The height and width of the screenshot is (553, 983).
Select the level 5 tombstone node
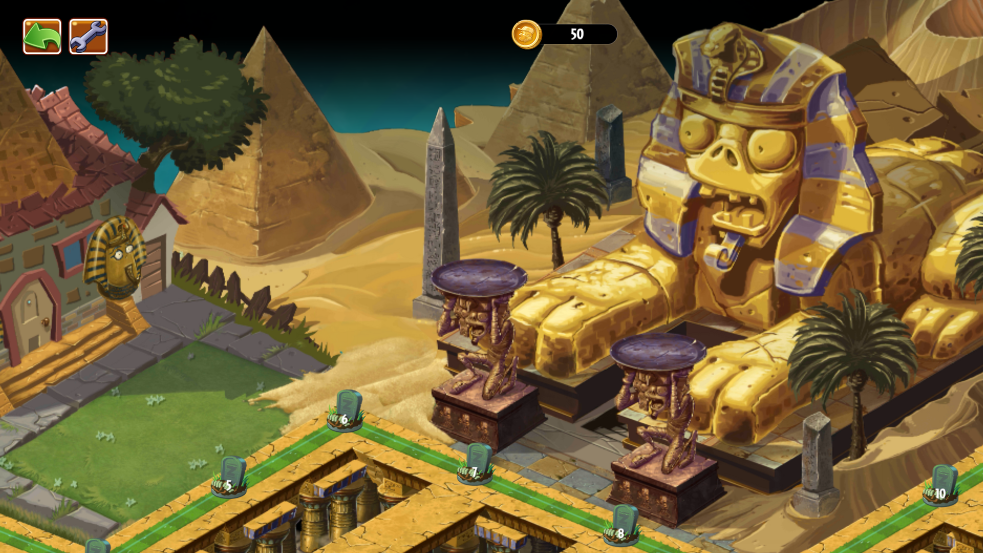pos(231,476)
